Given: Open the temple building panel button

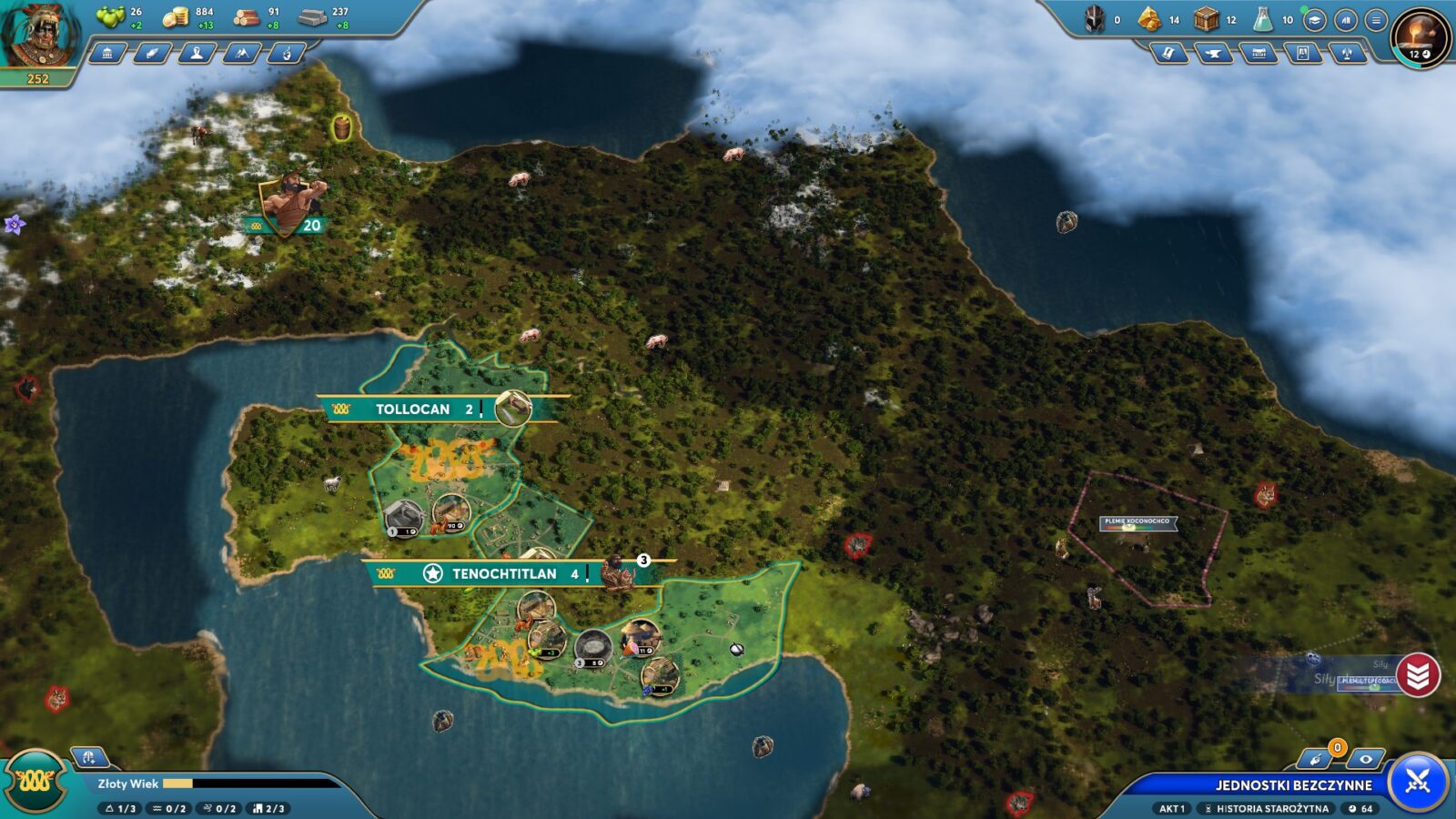Looking at the screenshot, I should 107,54.
